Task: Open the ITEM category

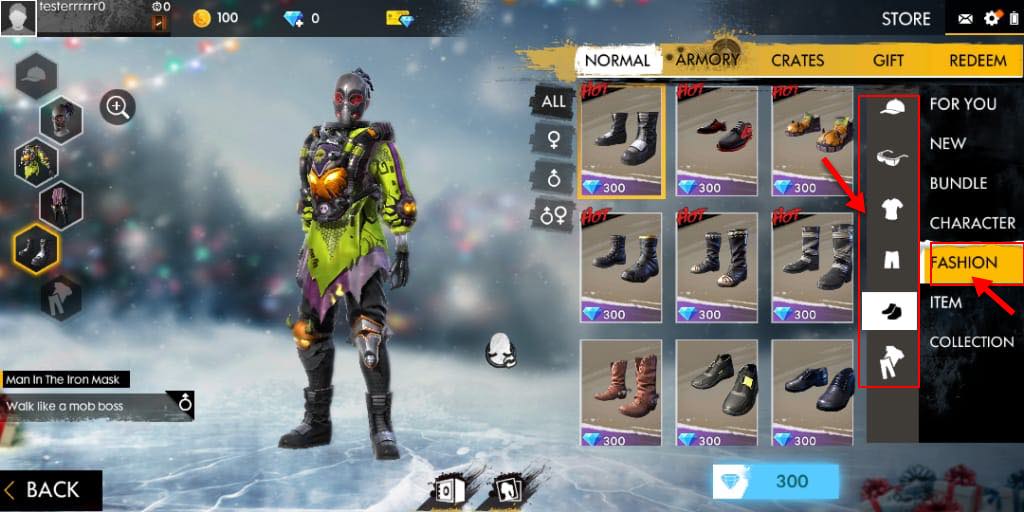Action: tap(946, 302)
